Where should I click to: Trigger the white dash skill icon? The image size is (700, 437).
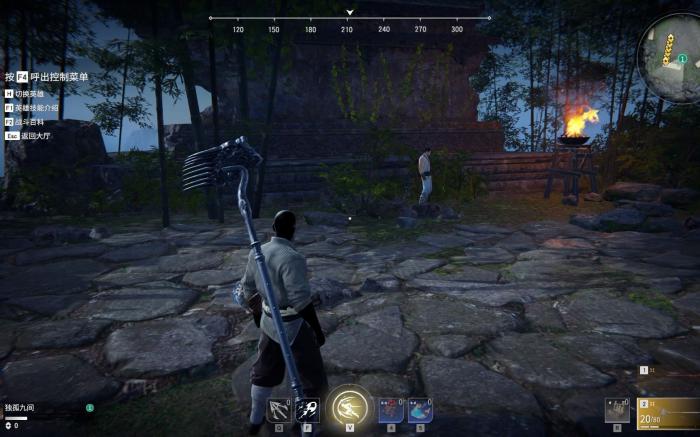click(307, 410)
